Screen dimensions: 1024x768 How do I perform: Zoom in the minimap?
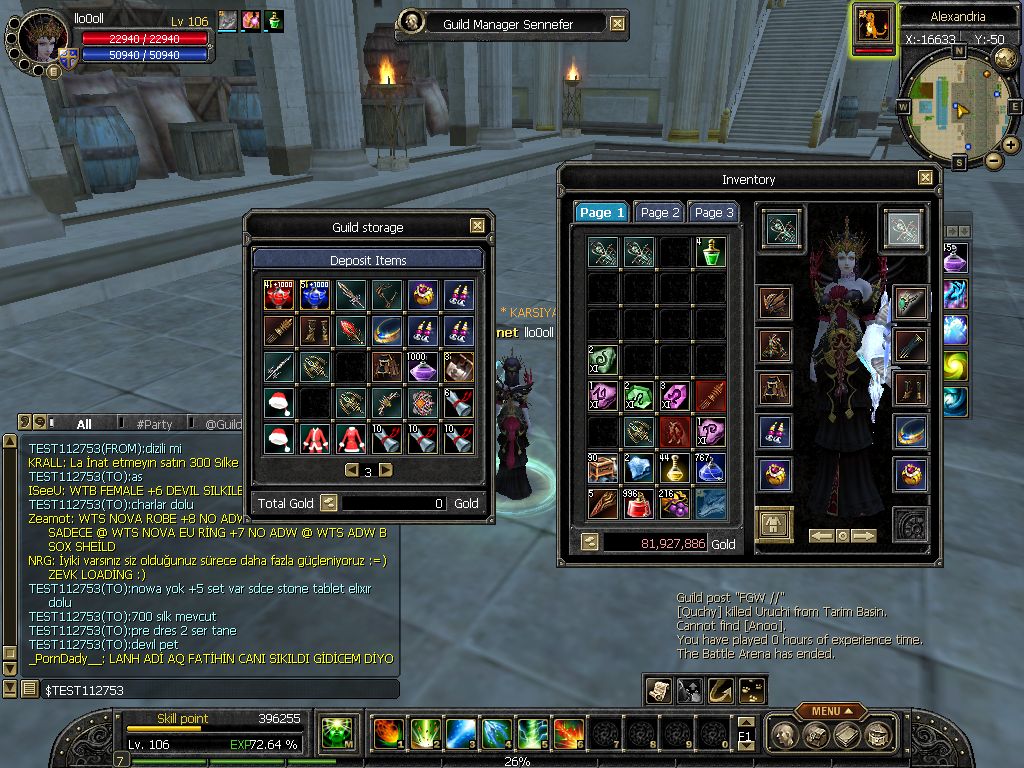coord(1011,145)
